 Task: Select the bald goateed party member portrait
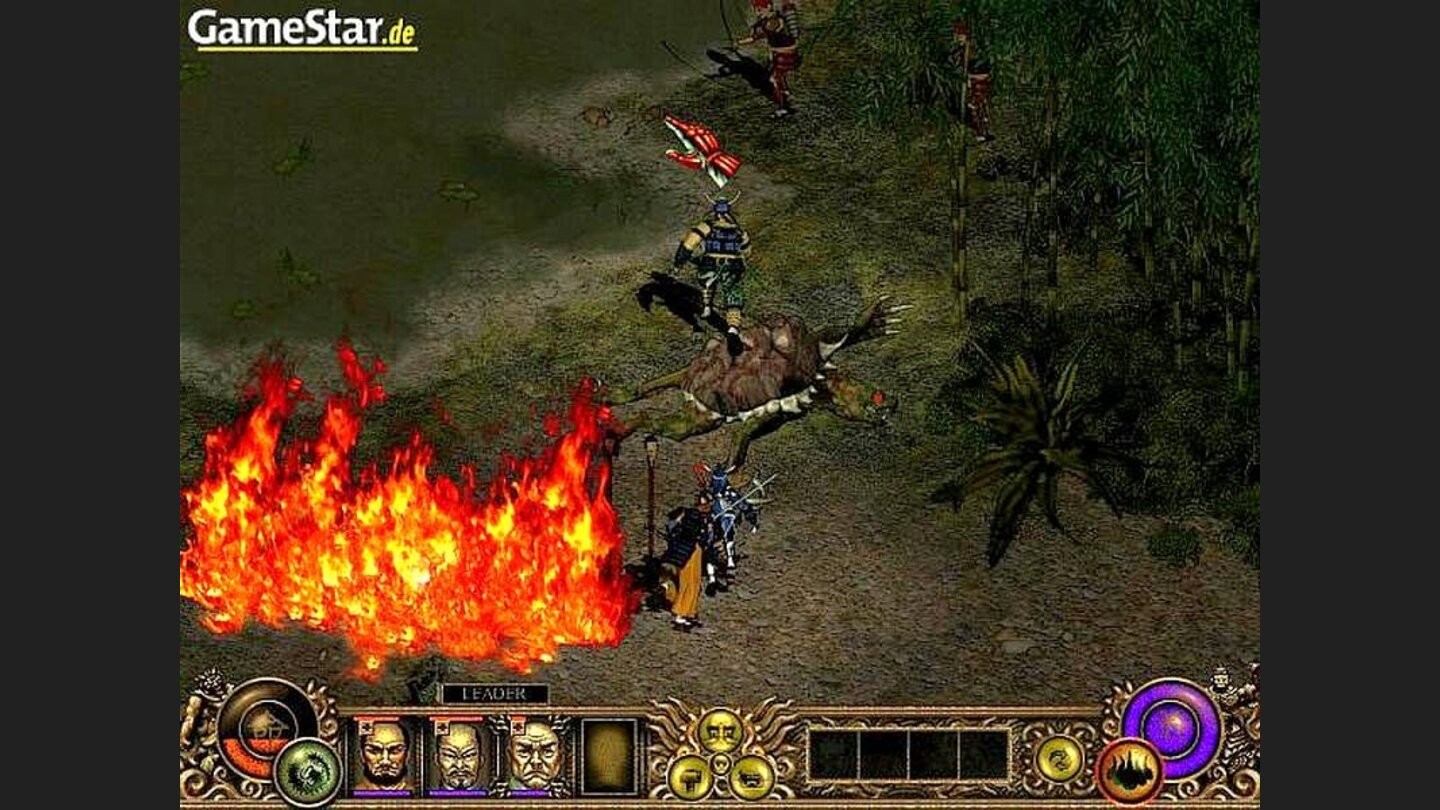tap(458, 755)
